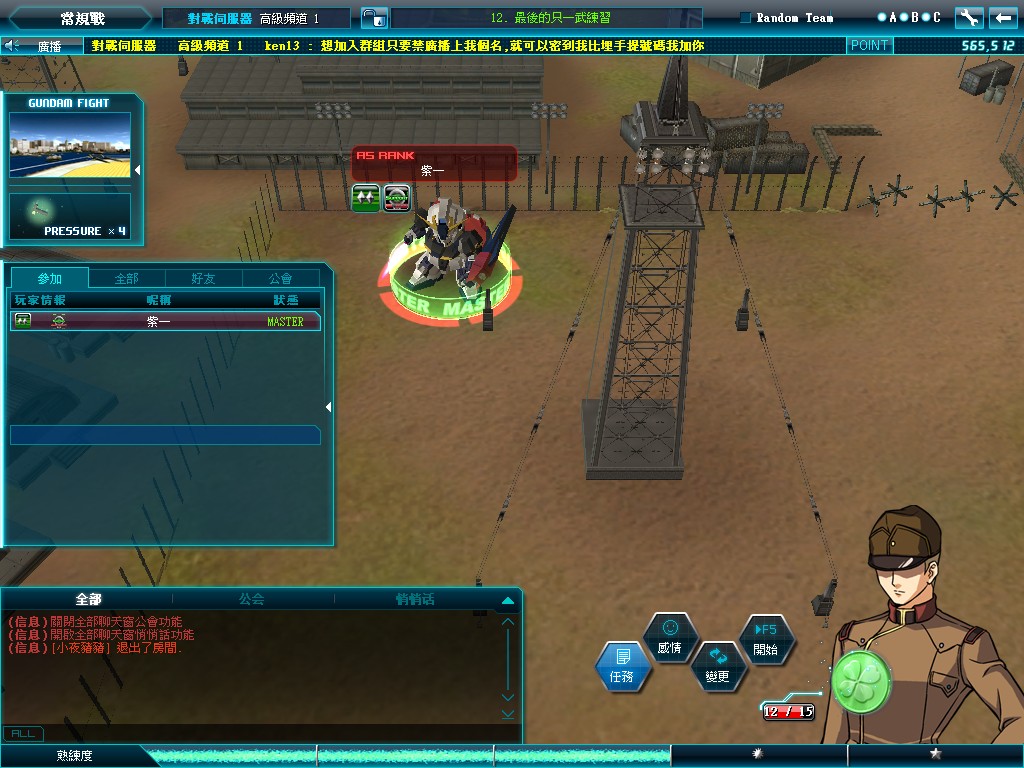Select the 參加 participants tab
The width and height of the screenshot is (1024, 768).
point(49,278)
